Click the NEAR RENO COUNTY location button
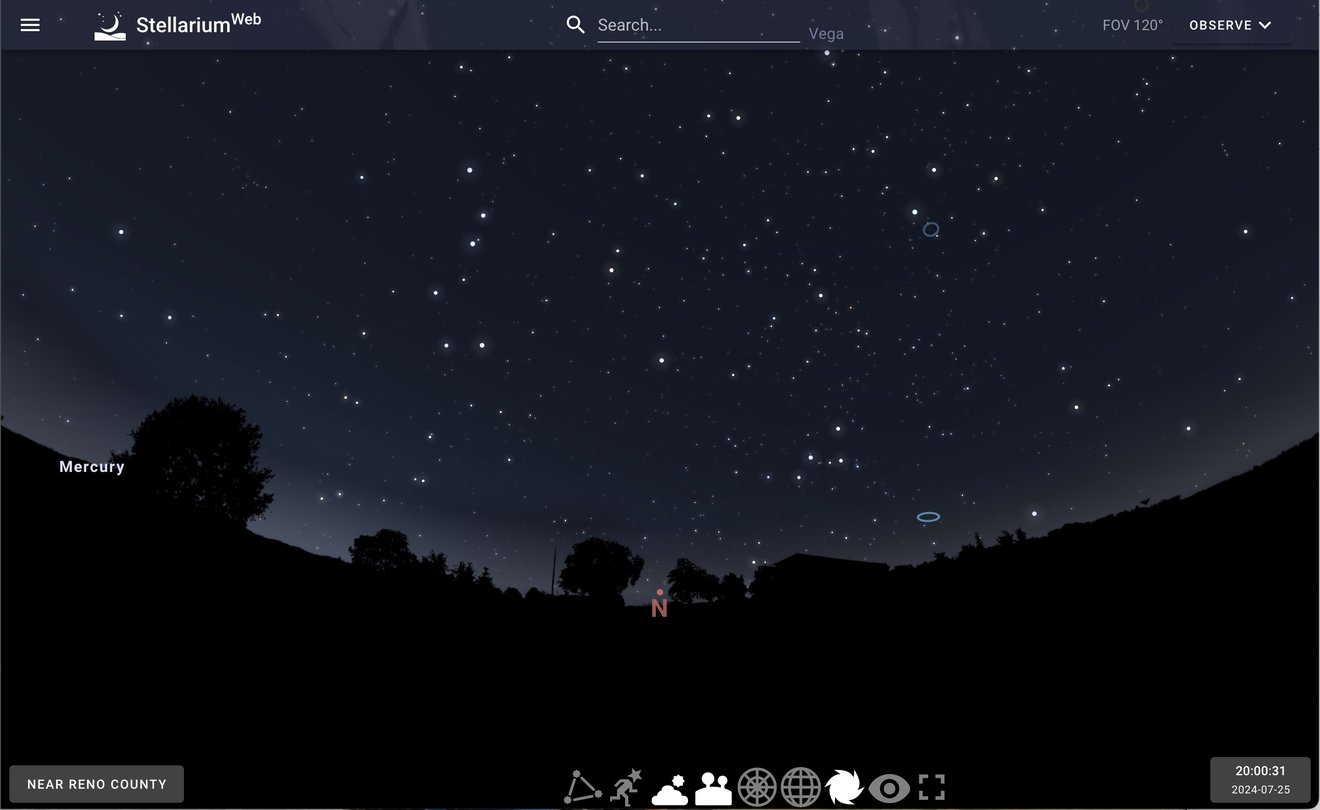This screenshot has height=810, width=1320. [96, 783]
